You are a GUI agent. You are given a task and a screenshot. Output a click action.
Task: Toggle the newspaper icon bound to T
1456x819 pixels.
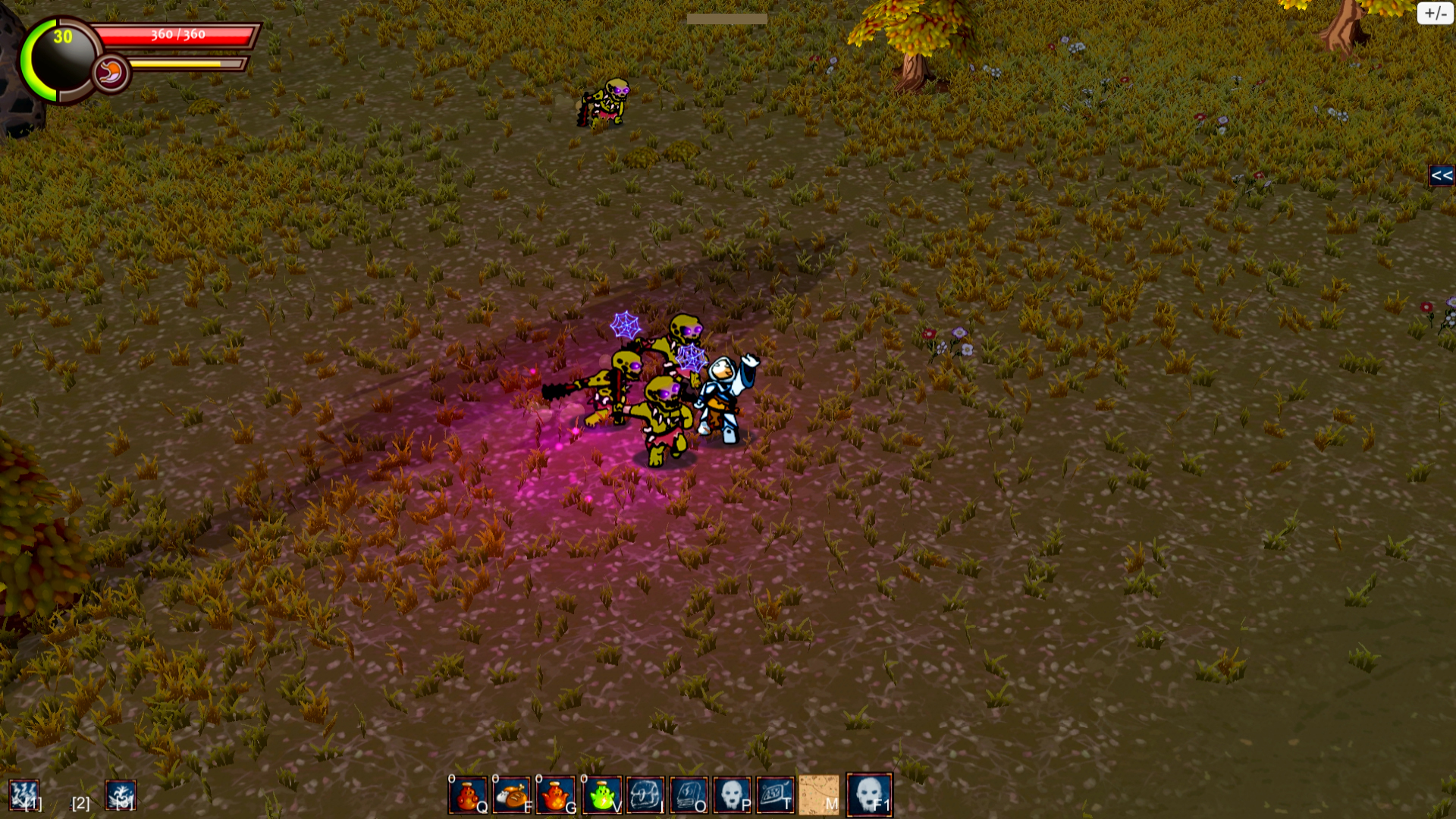click(774, 794)
